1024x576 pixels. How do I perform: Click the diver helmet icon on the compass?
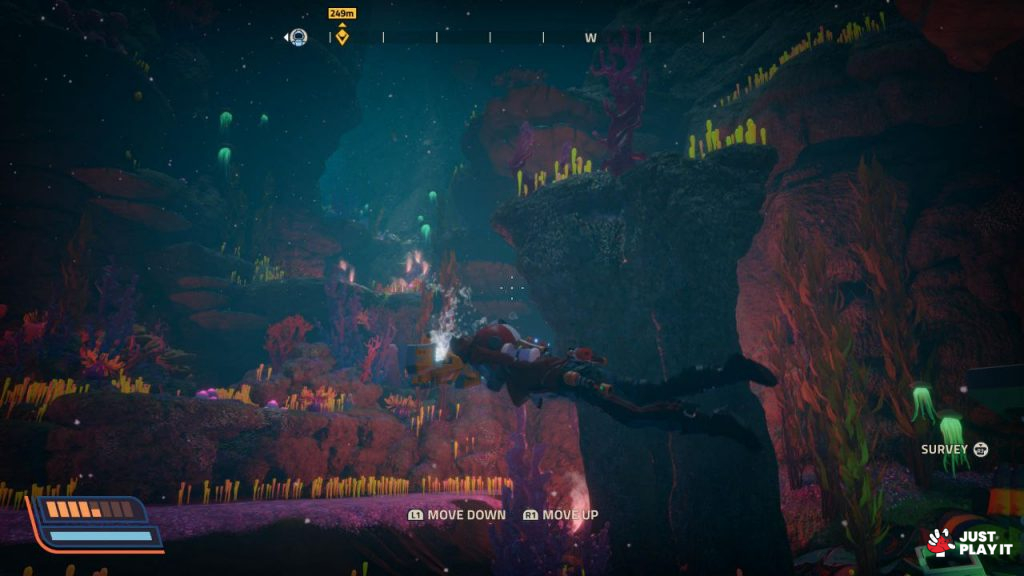tap(298, 38)
